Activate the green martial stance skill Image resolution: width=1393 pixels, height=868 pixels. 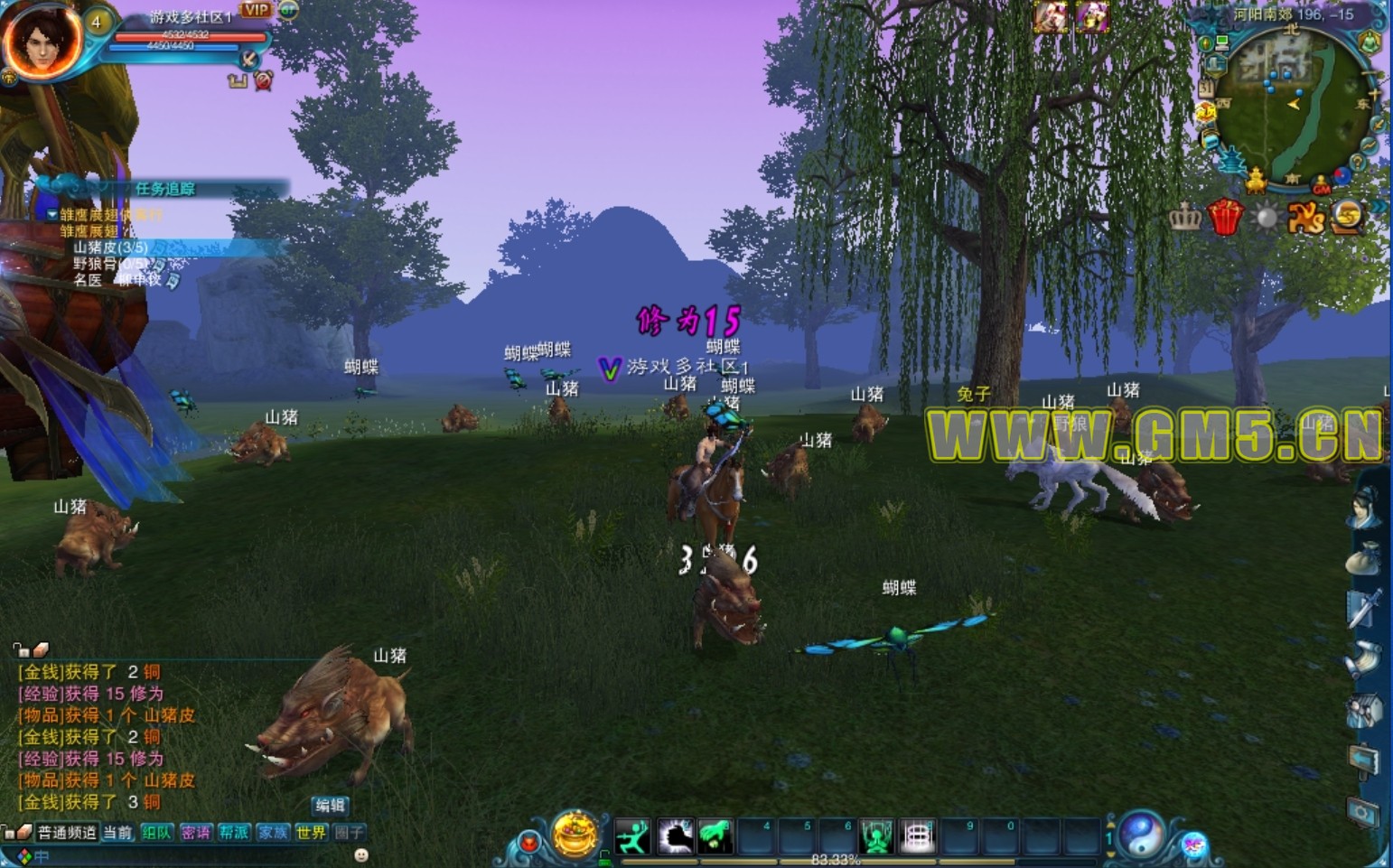pos(632,836)
